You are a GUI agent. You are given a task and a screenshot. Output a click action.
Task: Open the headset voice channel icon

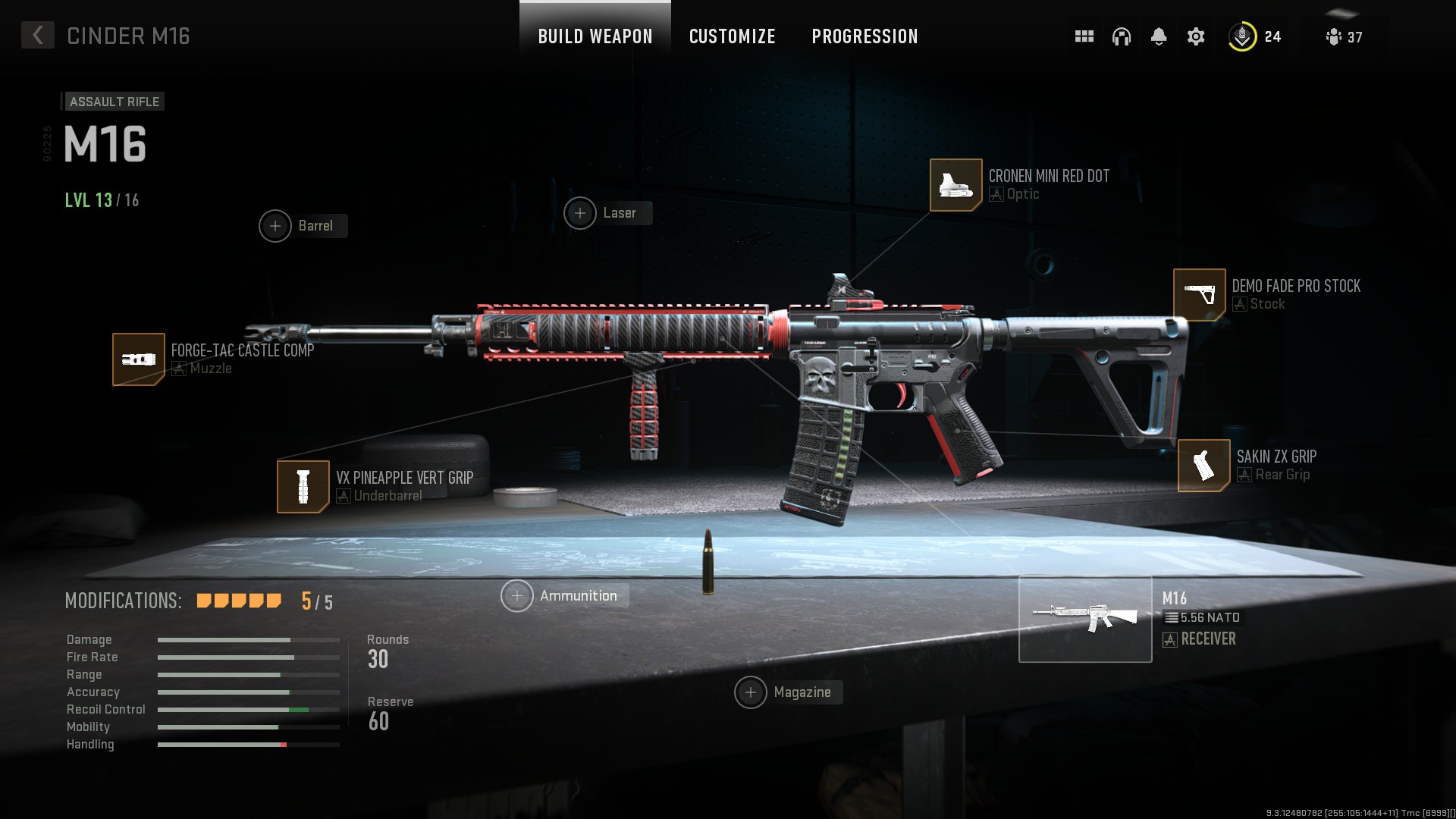tap(1121, 36)
